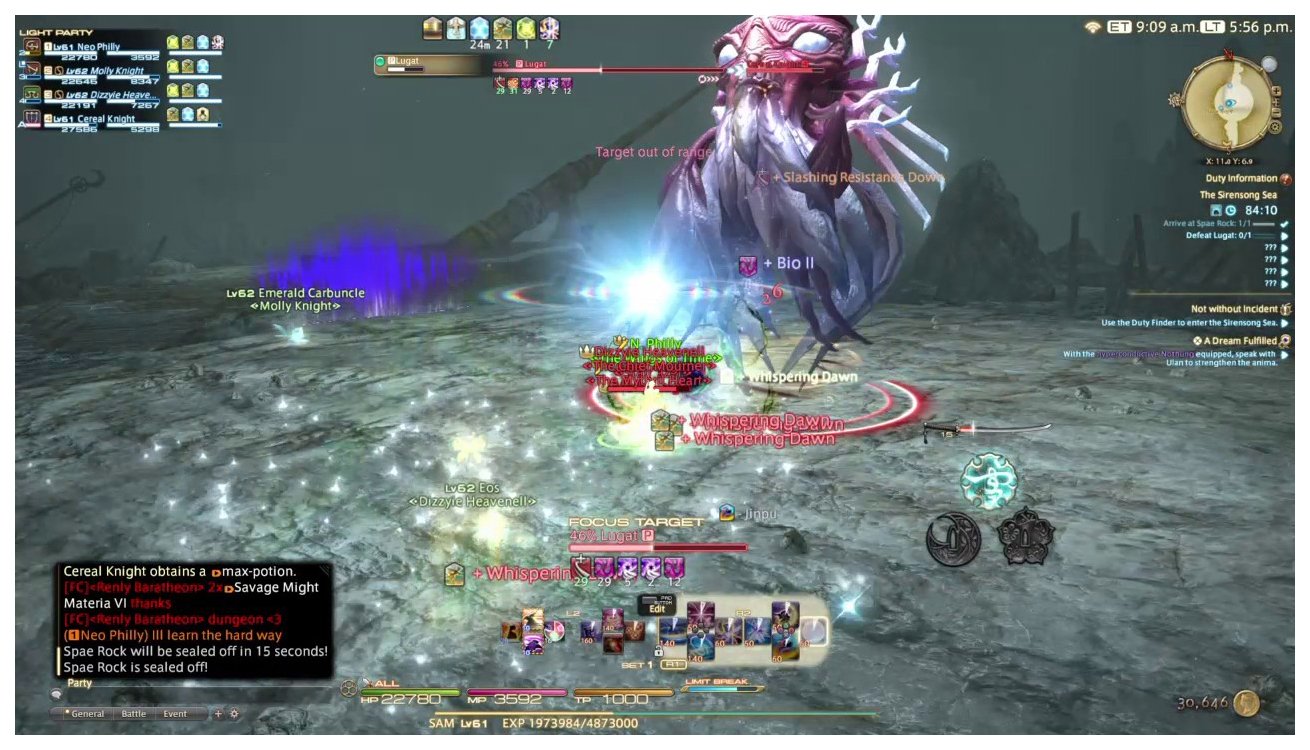
Task: Select the Event chat tab
Action: click(x=175, y=714)
